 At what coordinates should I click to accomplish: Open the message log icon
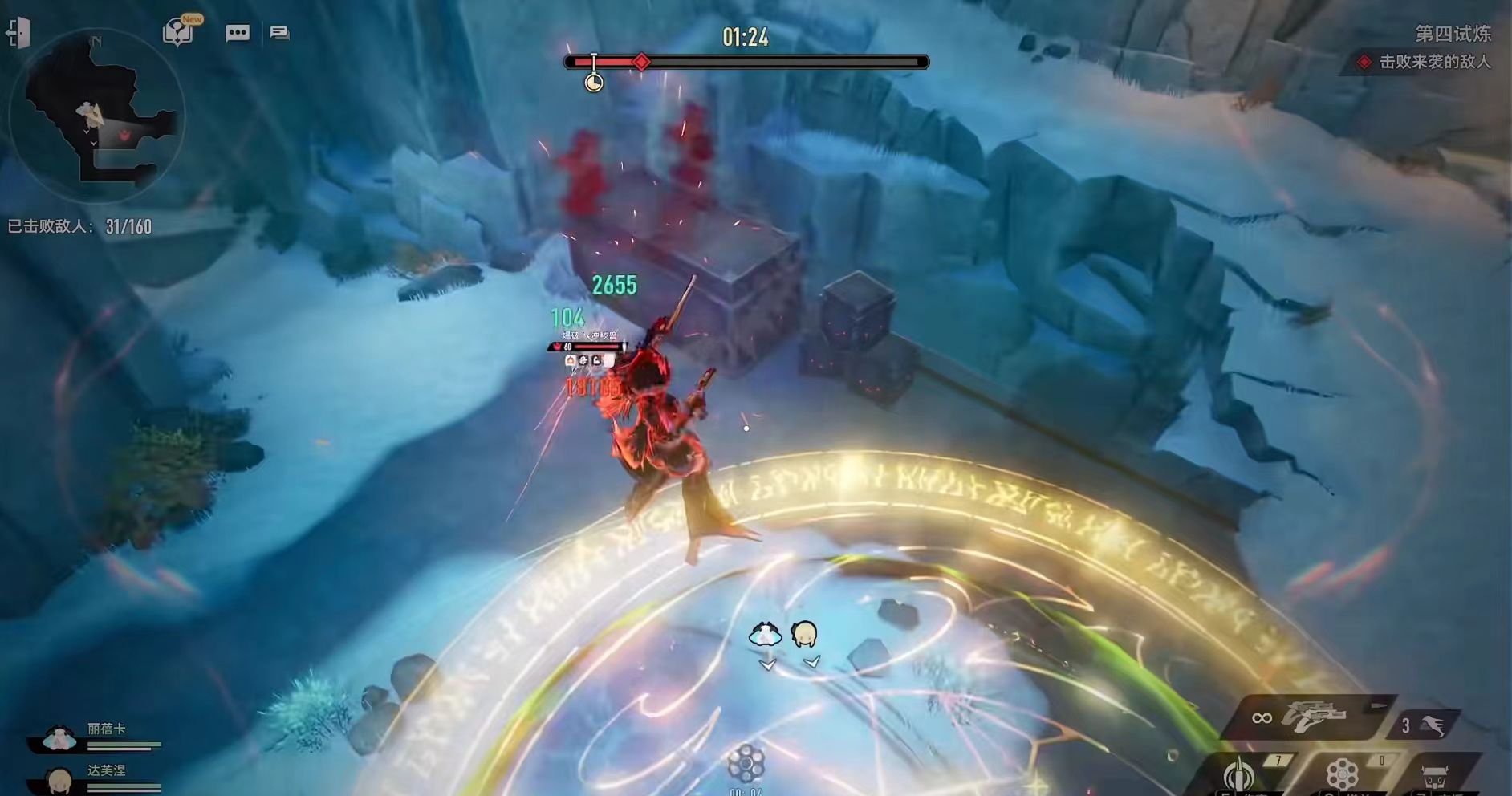(x=279, y=33)
